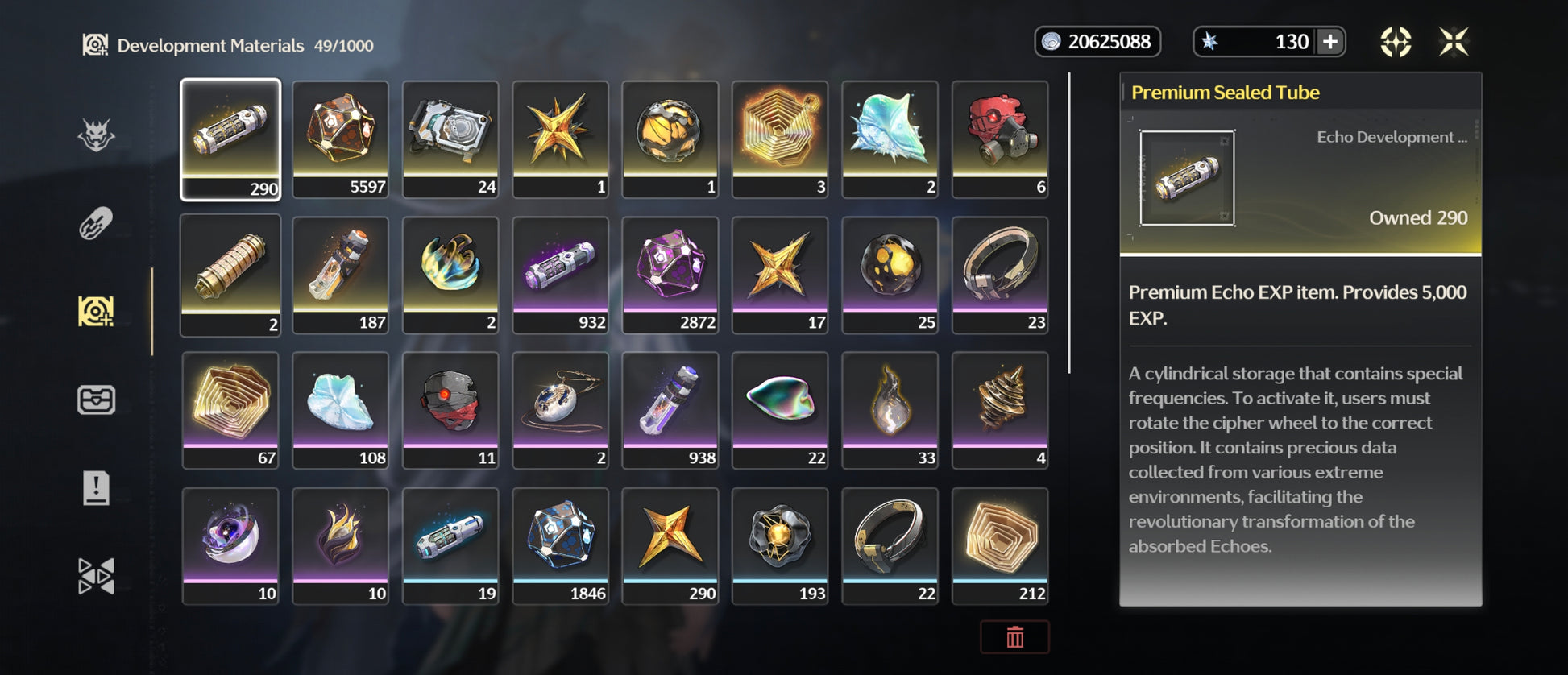Choose the golden drill spiral item

1000,410
